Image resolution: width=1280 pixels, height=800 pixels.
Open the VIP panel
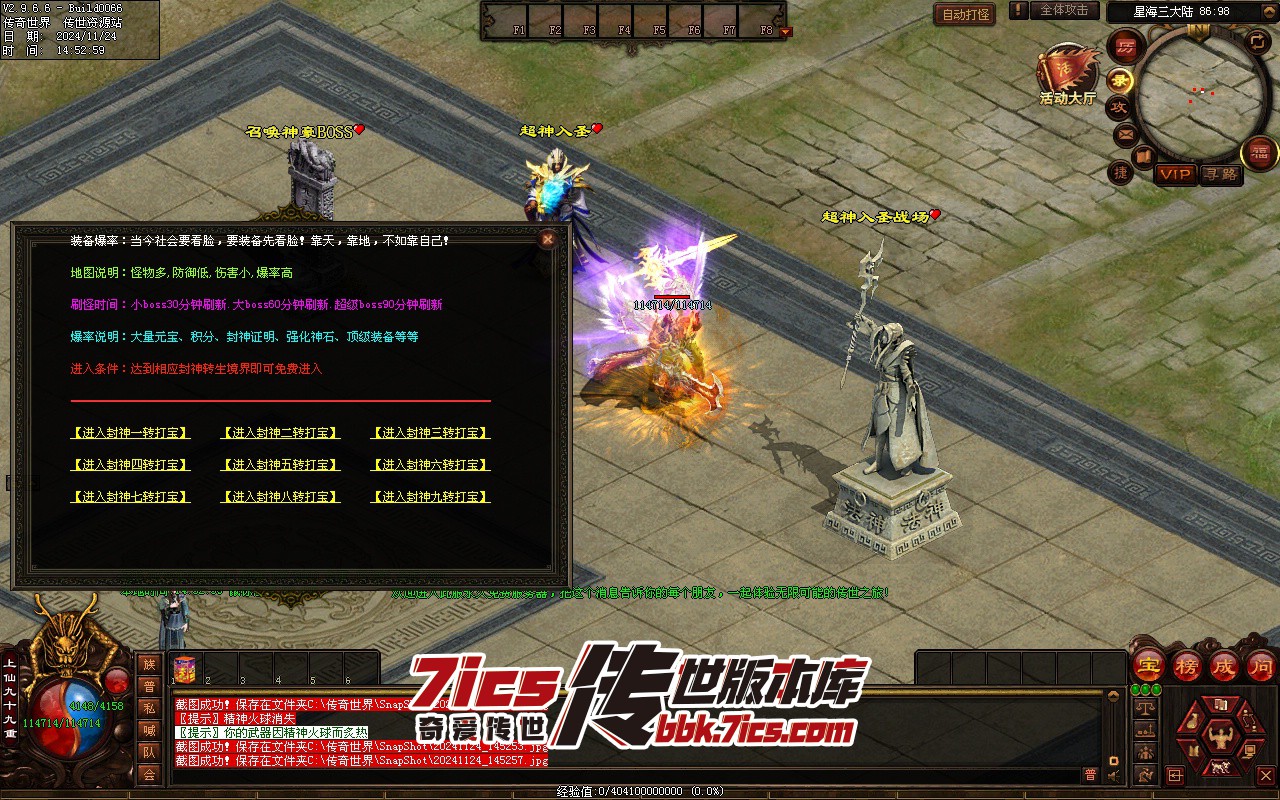tap(1175, 174)
